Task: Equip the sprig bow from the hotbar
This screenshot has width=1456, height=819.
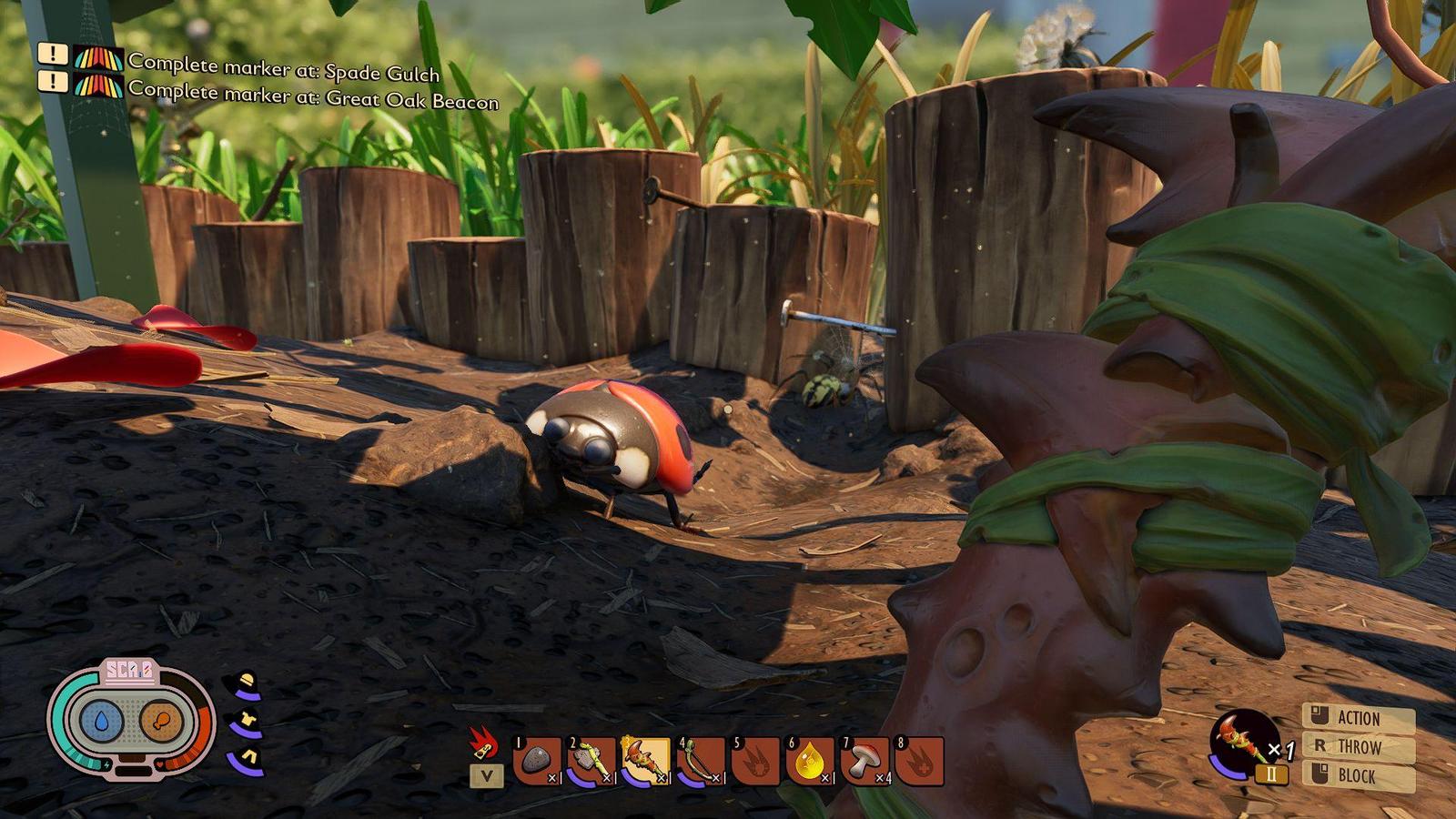Action: click(701, 761)
